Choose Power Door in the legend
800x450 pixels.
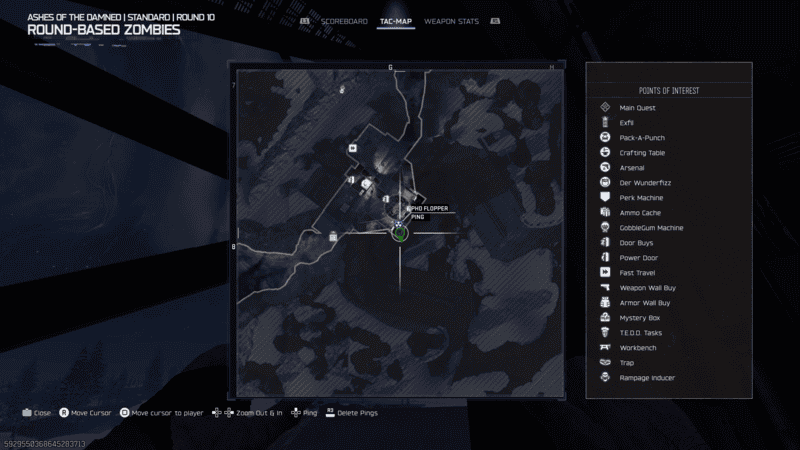tap(638, 257)
